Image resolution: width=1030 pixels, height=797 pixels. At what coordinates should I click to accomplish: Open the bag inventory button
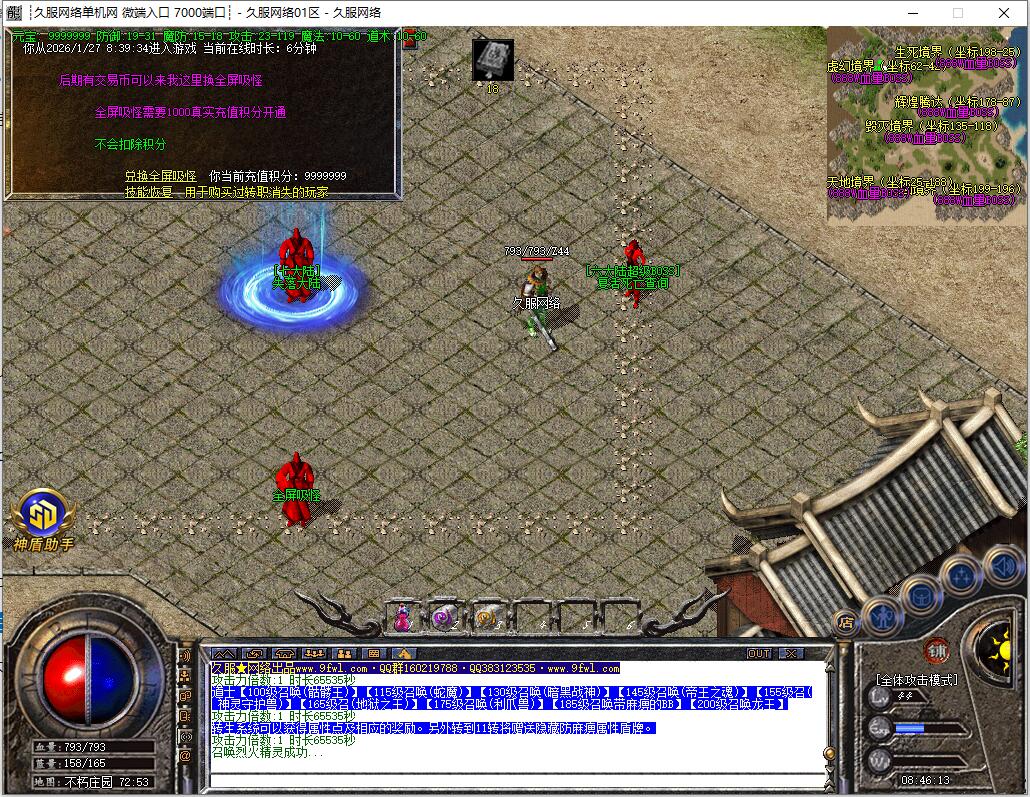pyautogui.click(x=920, y=595)
